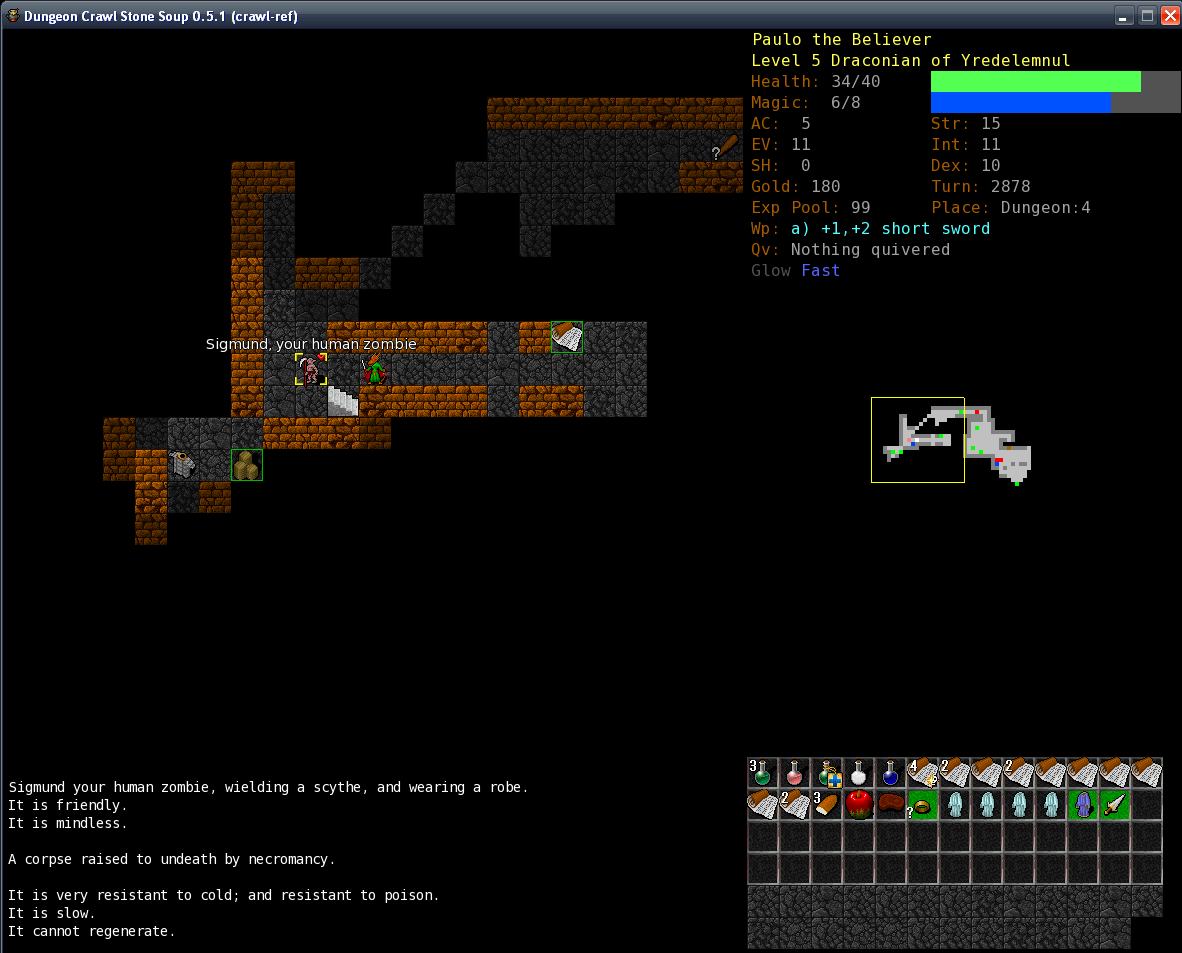Pick the white potion in the inventory

(x=859, y=773)
